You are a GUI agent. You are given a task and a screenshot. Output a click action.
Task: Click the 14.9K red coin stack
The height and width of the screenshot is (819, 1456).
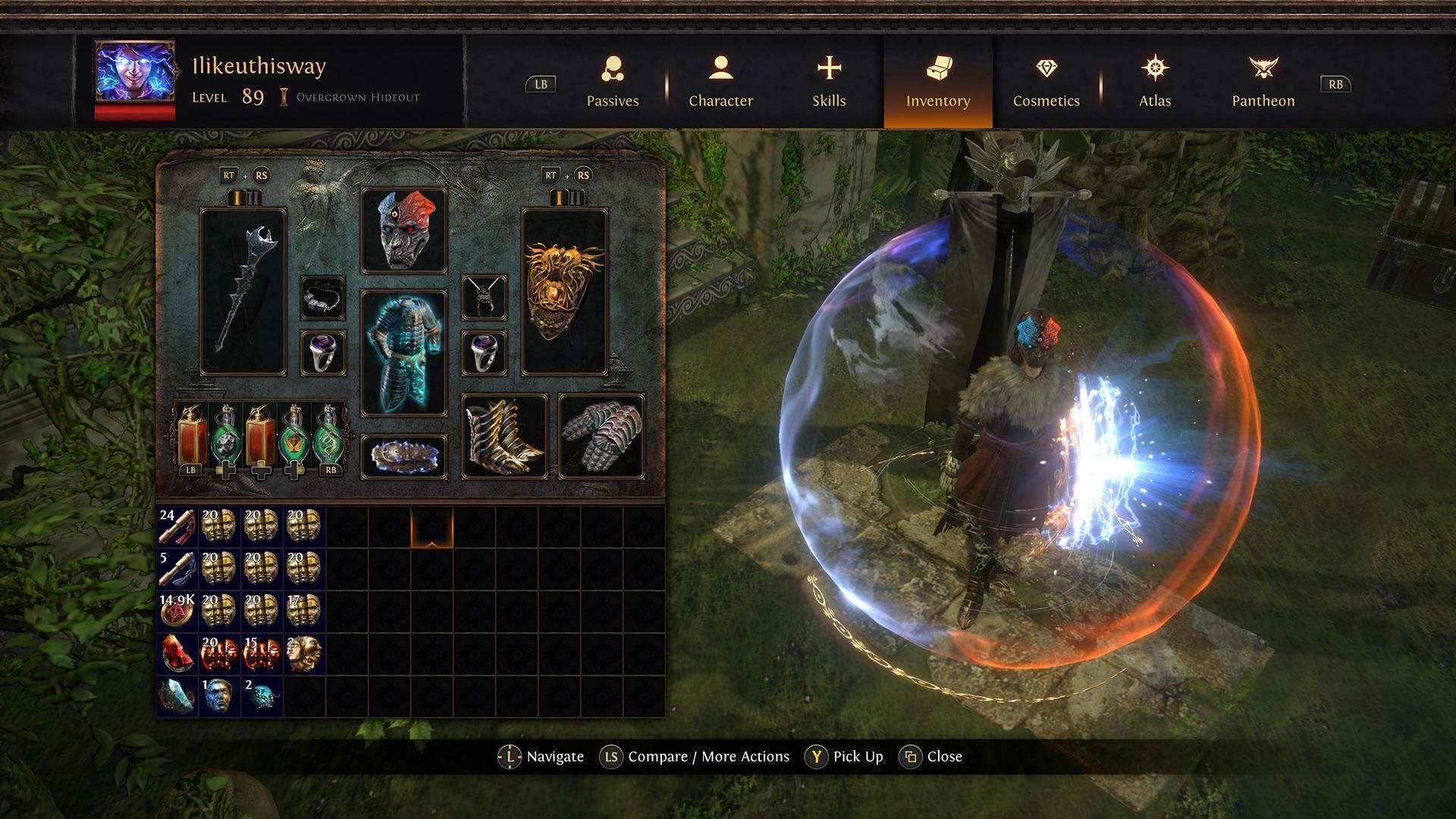tap(177, 611)
